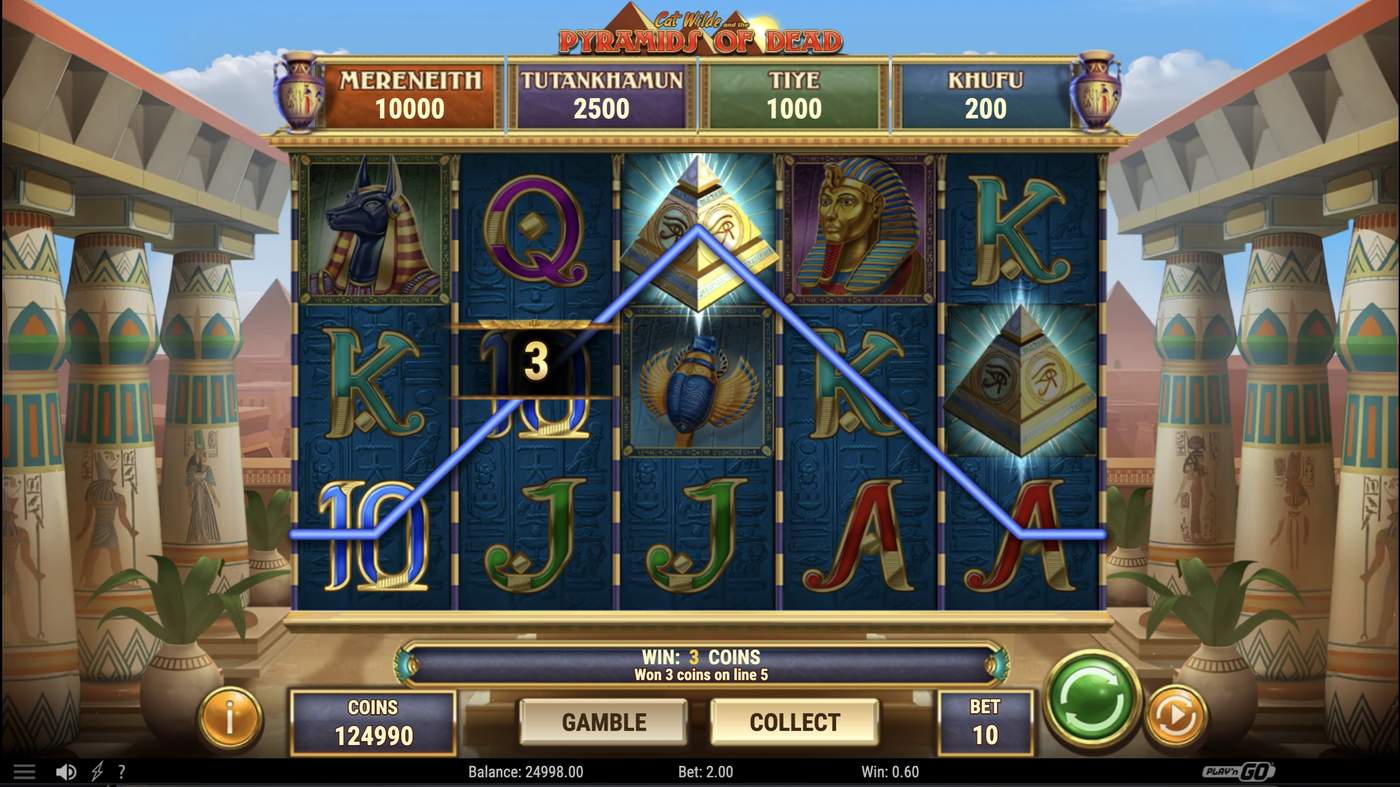The width and height of the screenshot is (1400, 787).
Task: Enable quick spin lightning icon
Action: [95, 770]
